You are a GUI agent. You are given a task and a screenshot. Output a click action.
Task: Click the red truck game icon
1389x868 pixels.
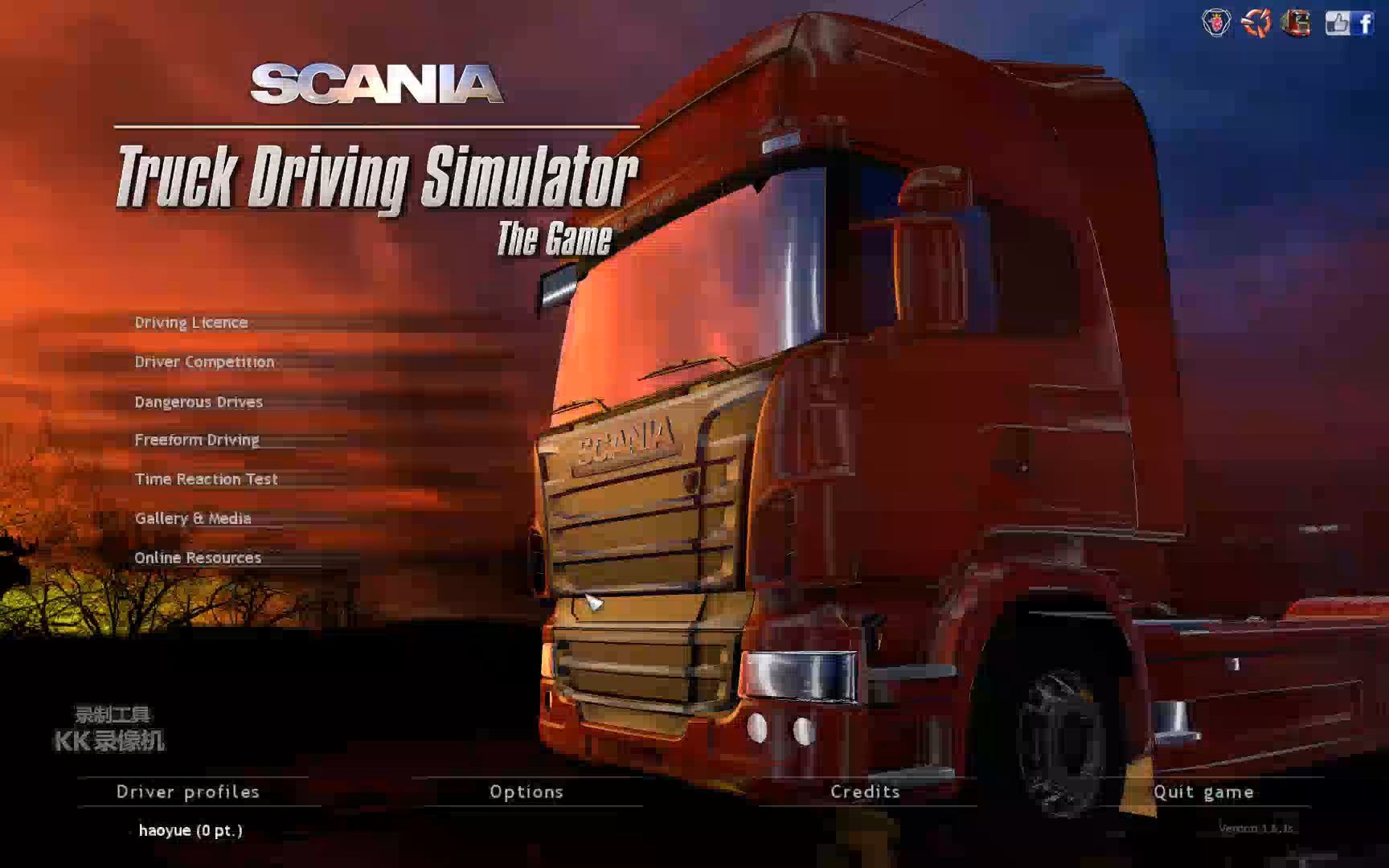pos(1297,24)
